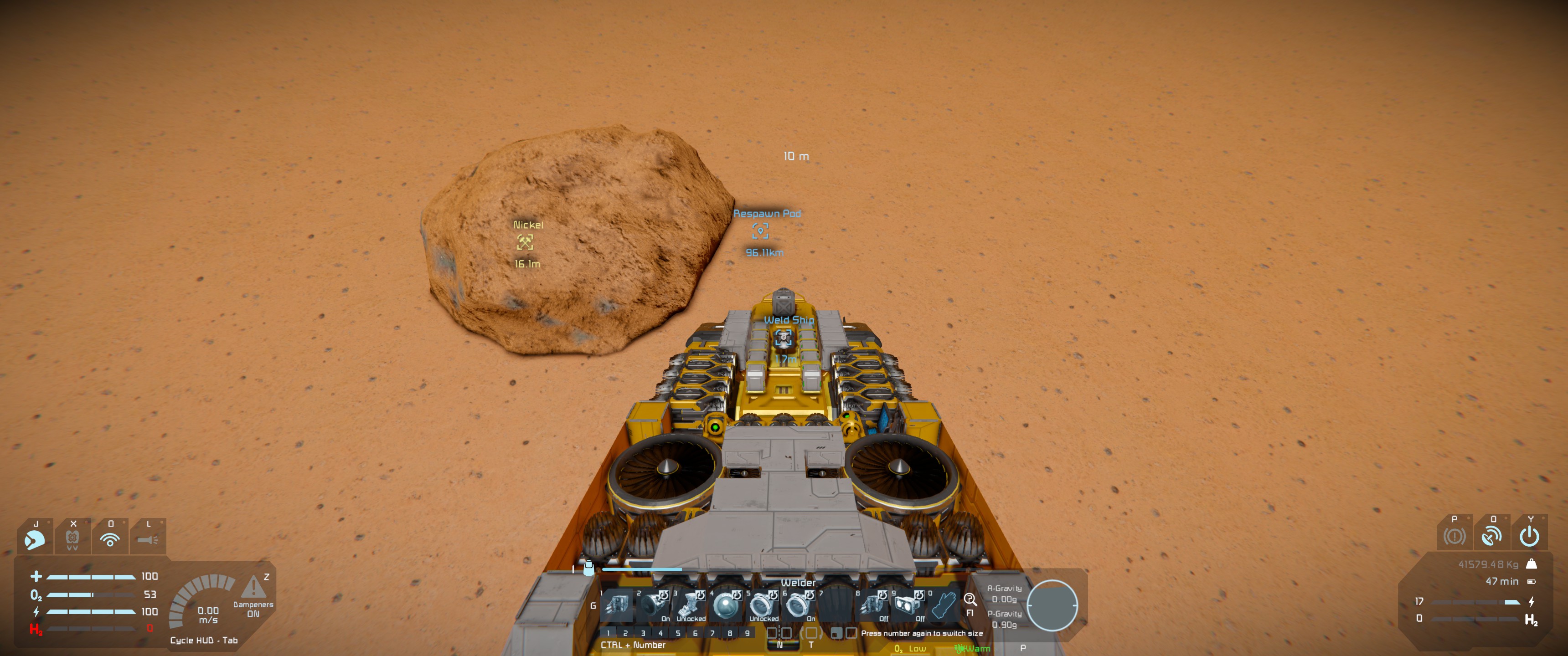Select the connector slot labeled Unlocked
Image resolution: width=1568 pixels, height=656 pixels.
(762, 605)
